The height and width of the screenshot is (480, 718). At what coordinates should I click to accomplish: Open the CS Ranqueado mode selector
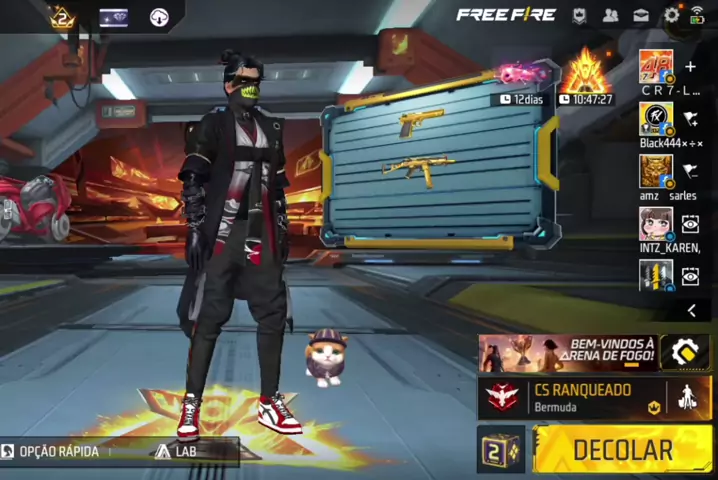(x=570, y=396)
